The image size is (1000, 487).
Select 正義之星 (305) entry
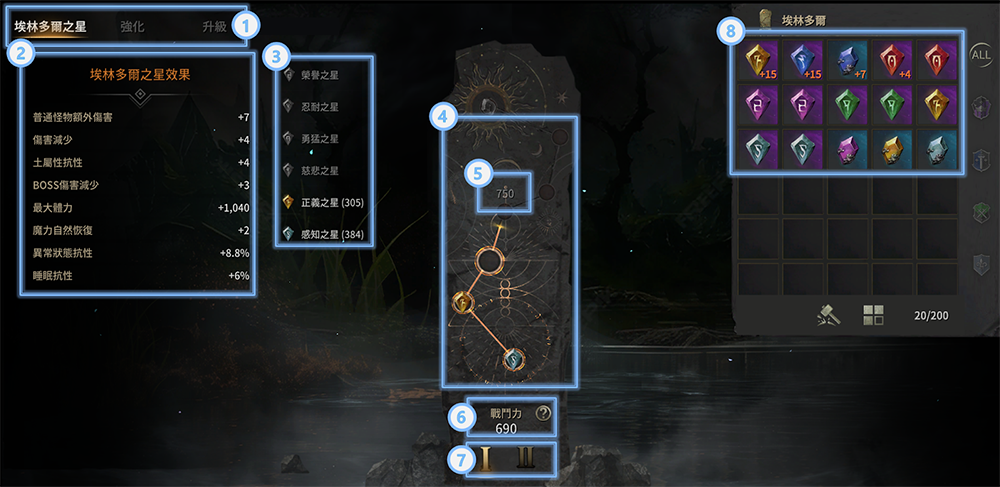[328, 202]
